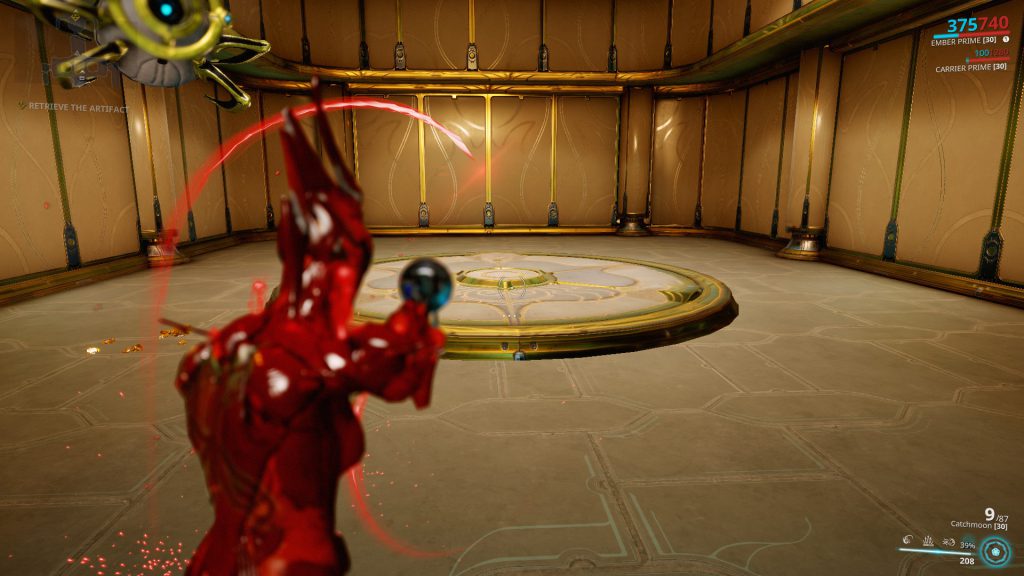Activate the swirling fireball ability icon
This screenshot has height=576, width=1024.
[906, 541]
